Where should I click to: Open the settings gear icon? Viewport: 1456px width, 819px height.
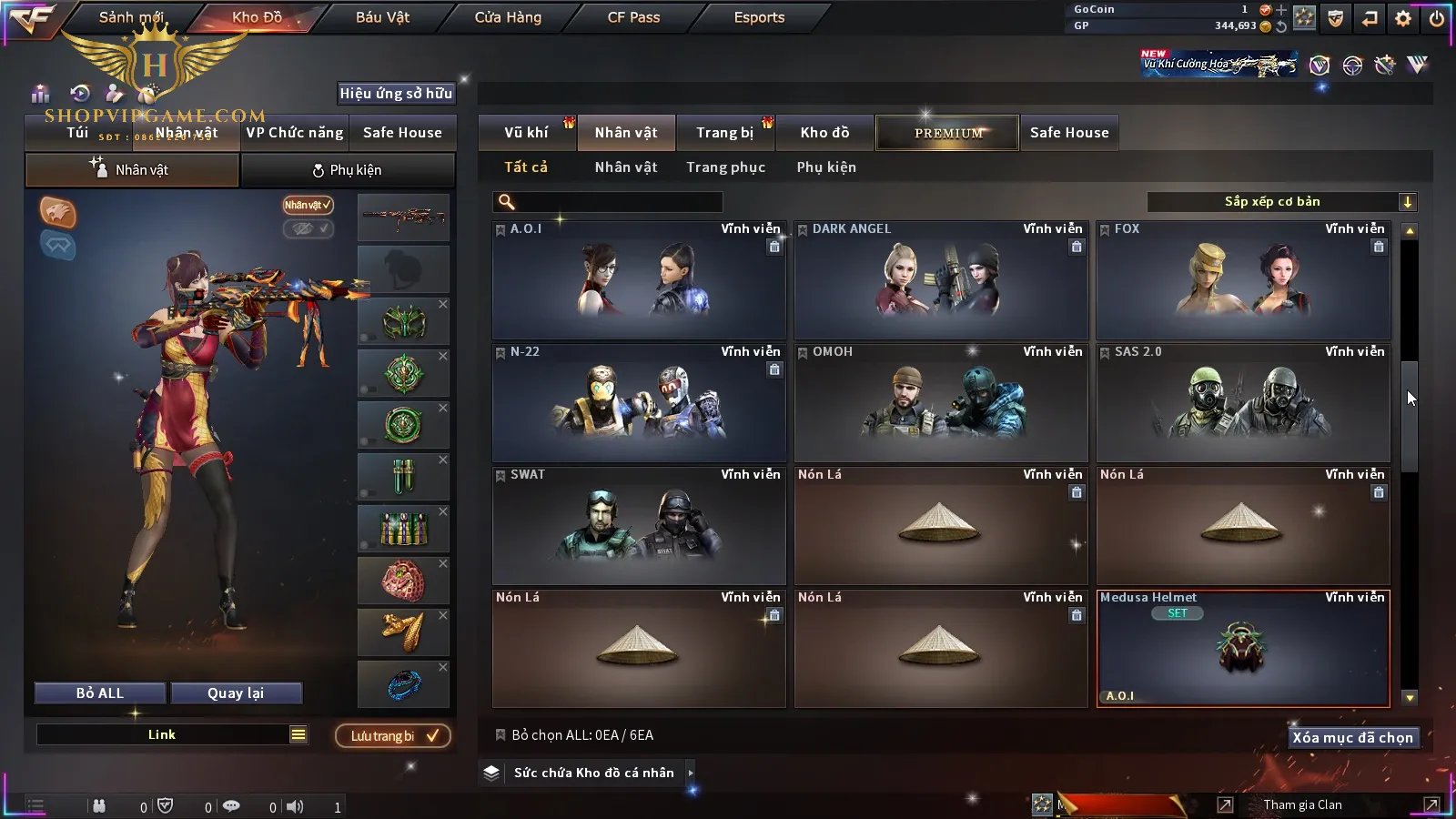(1403, 18)
